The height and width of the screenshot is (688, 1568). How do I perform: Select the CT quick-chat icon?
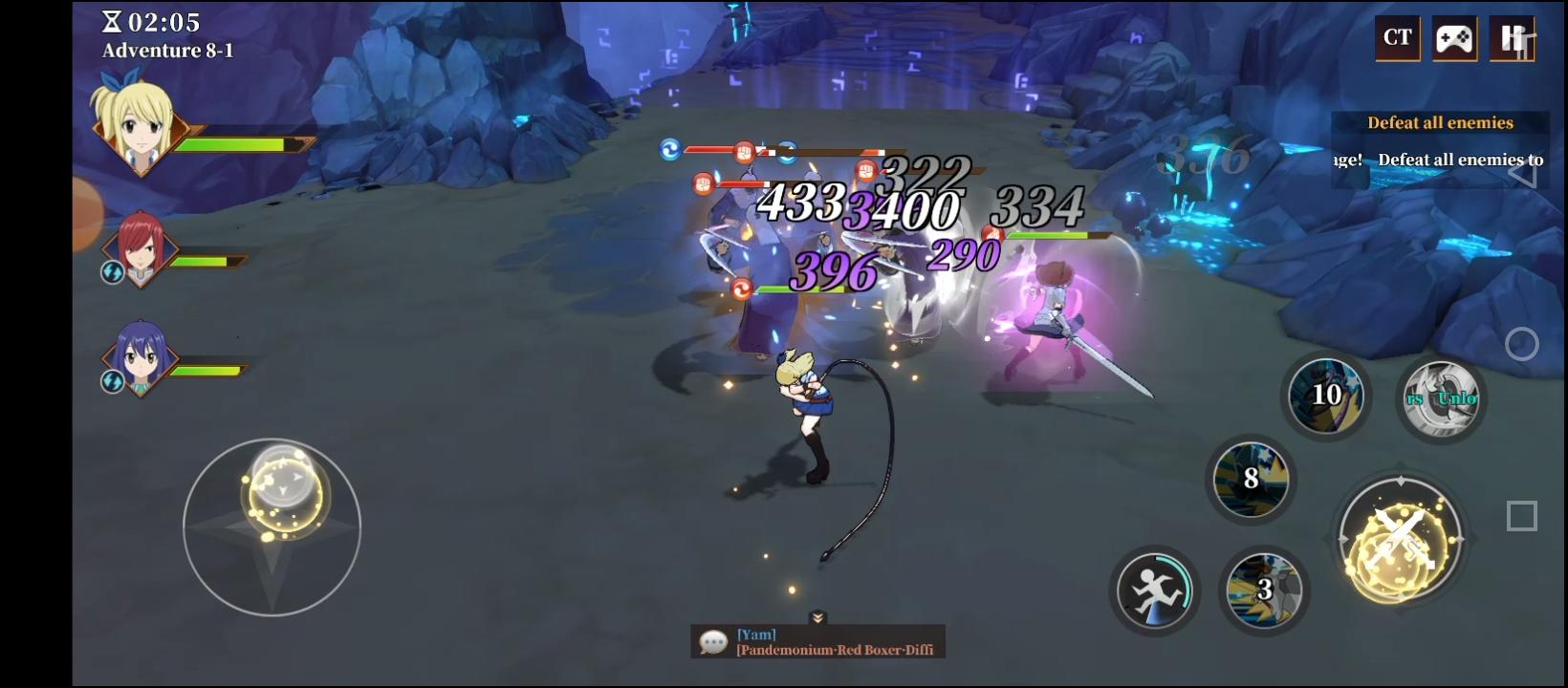[x=1397, y=38]
